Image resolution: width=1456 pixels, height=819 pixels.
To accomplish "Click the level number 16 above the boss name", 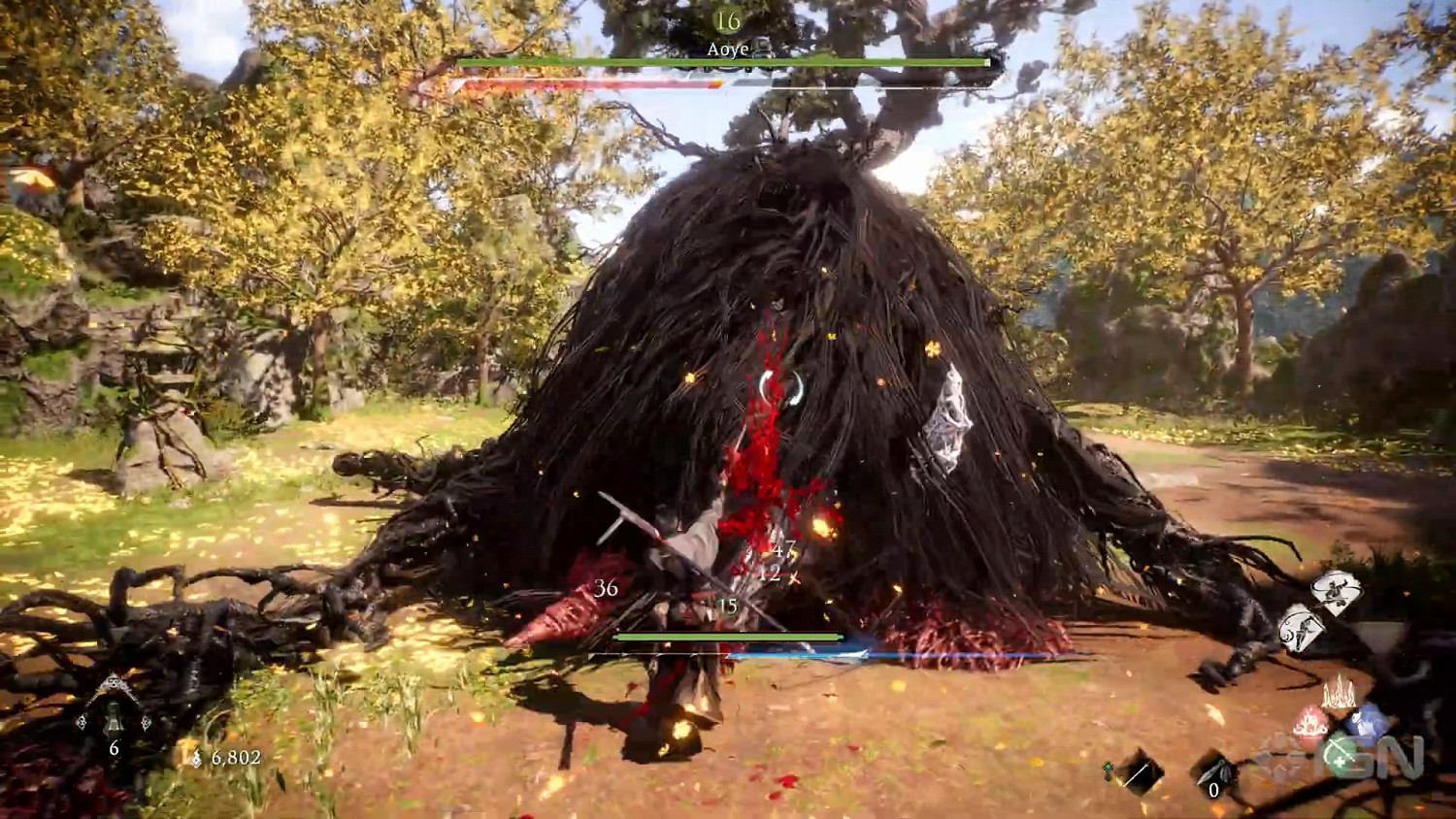I will pyautogui.click(x=726, y=17).
